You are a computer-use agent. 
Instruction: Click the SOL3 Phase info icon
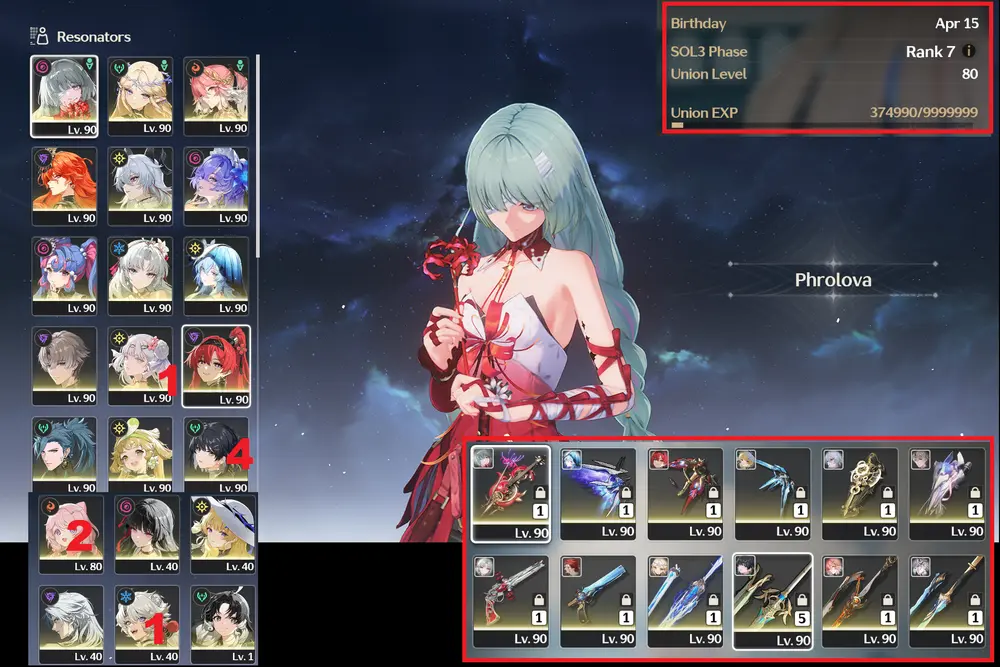tap(969, 51)
